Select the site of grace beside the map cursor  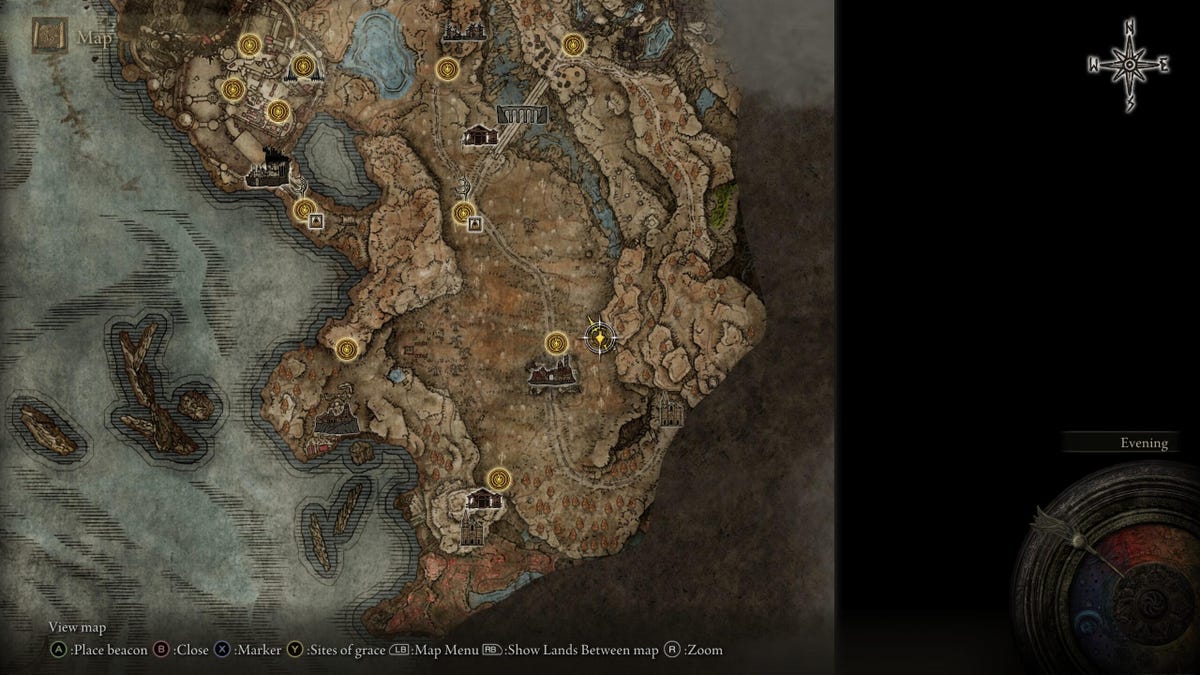click(x=557, y=343)
